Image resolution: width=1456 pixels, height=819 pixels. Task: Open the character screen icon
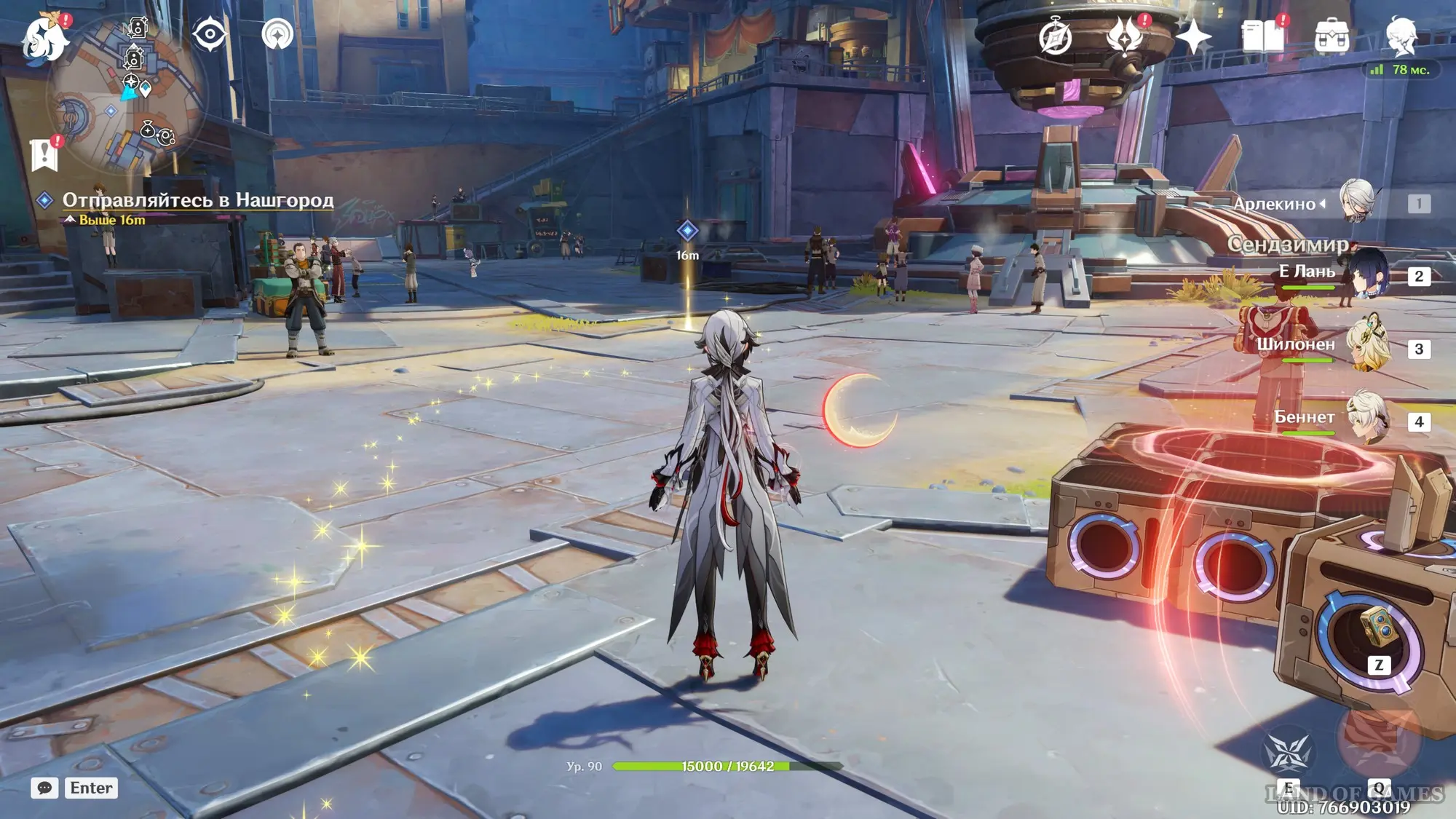1401,36
